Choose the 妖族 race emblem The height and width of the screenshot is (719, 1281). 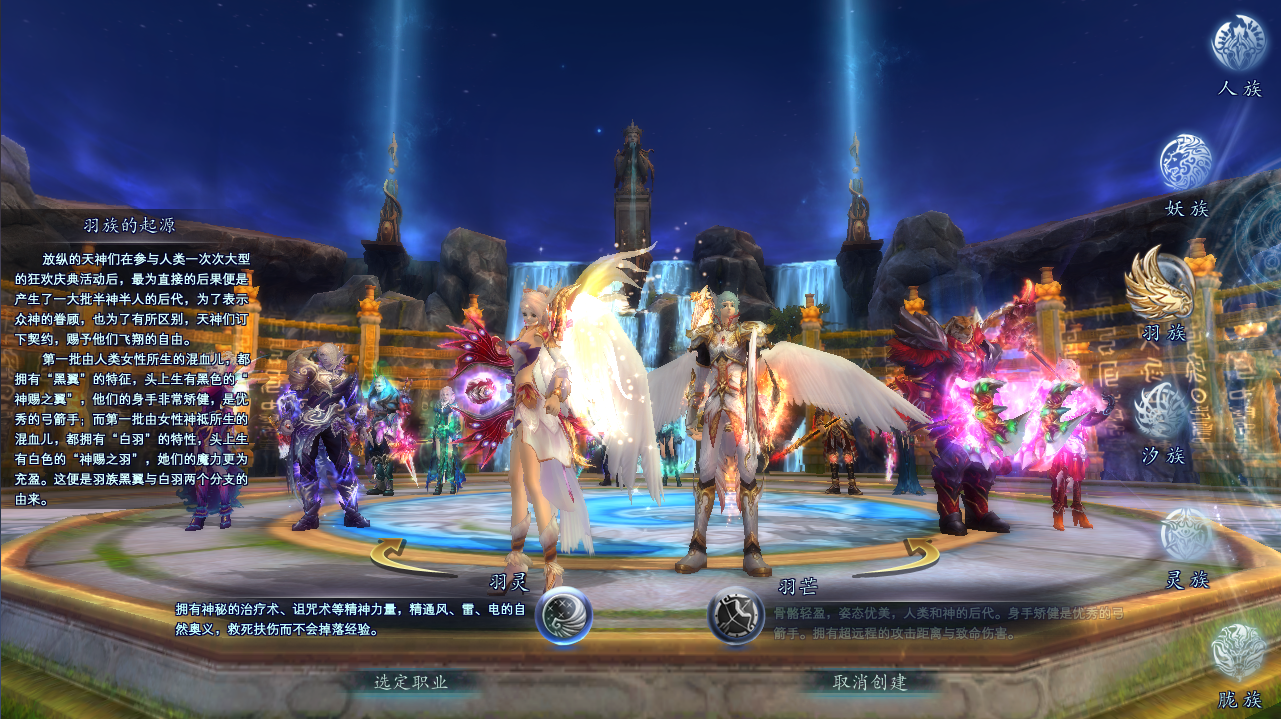(x=1186, y=163)
